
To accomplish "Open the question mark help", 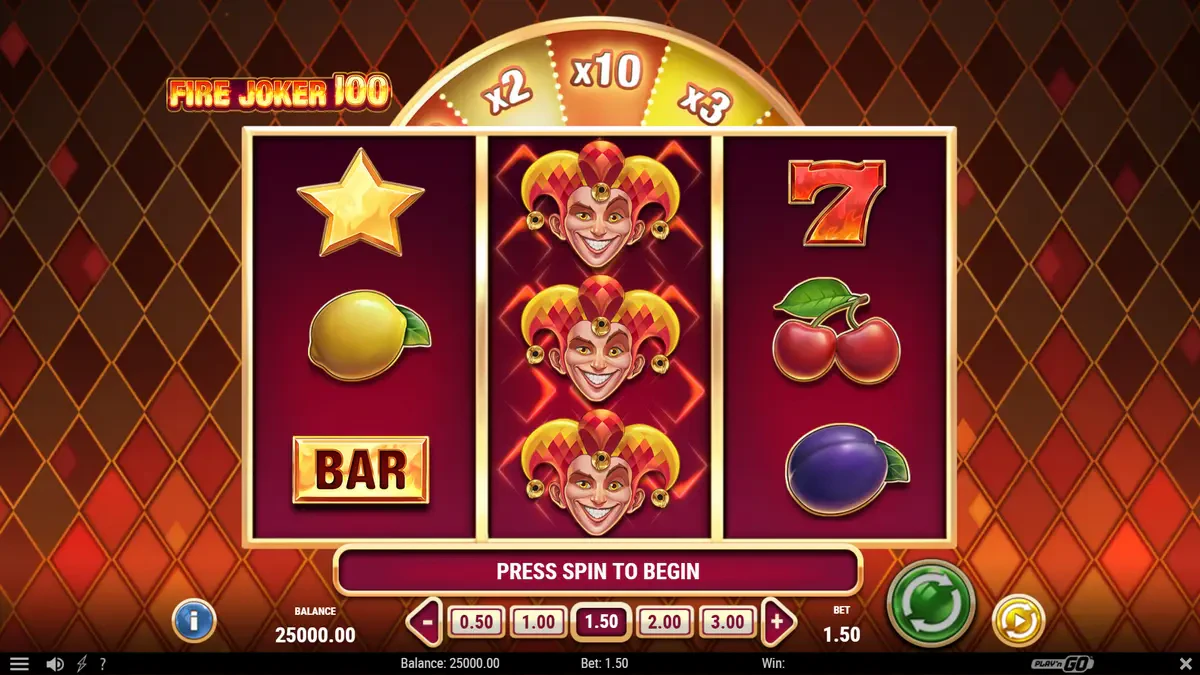I will click(x=102, y=664).
